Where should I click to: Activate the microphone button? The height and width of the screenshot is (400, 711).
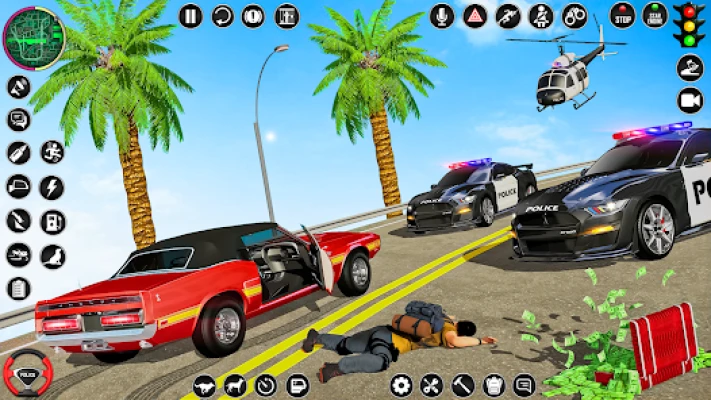[x=441, y=15]
